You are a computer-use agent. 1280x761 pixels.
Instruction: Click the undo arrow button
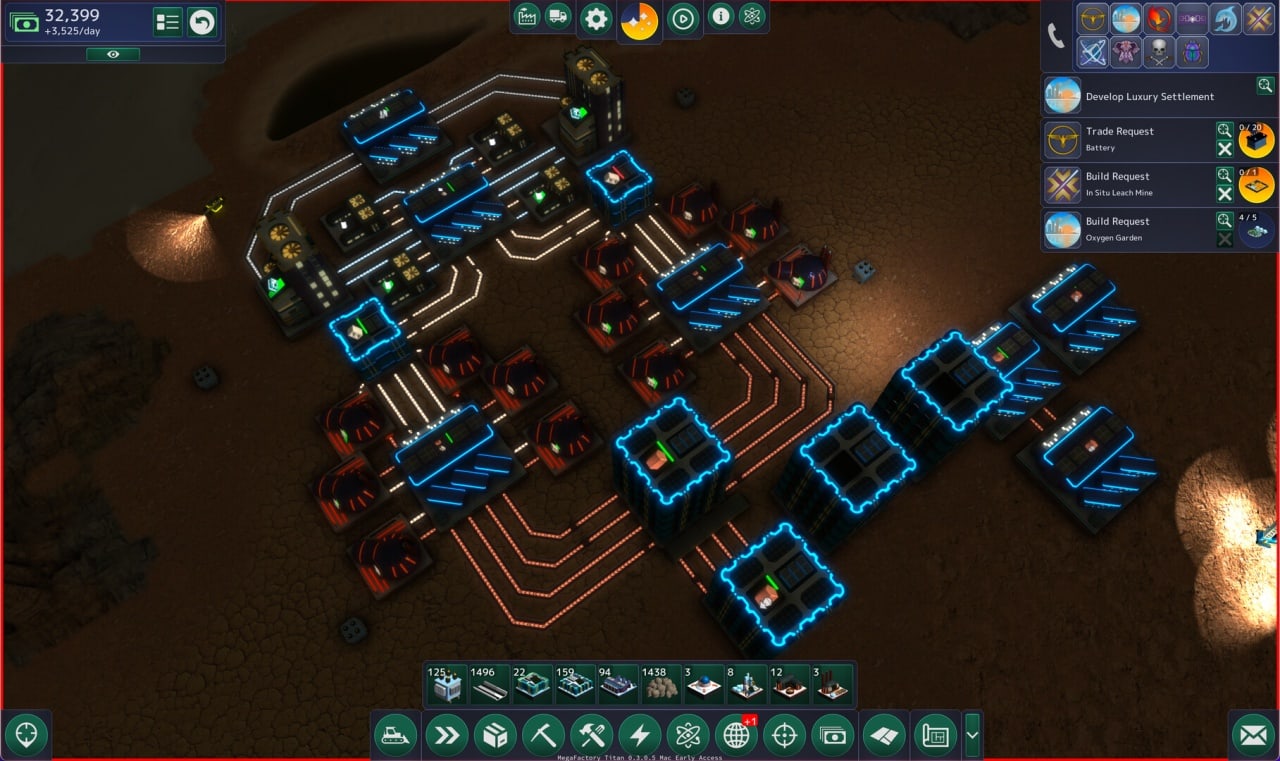point(202,22)
